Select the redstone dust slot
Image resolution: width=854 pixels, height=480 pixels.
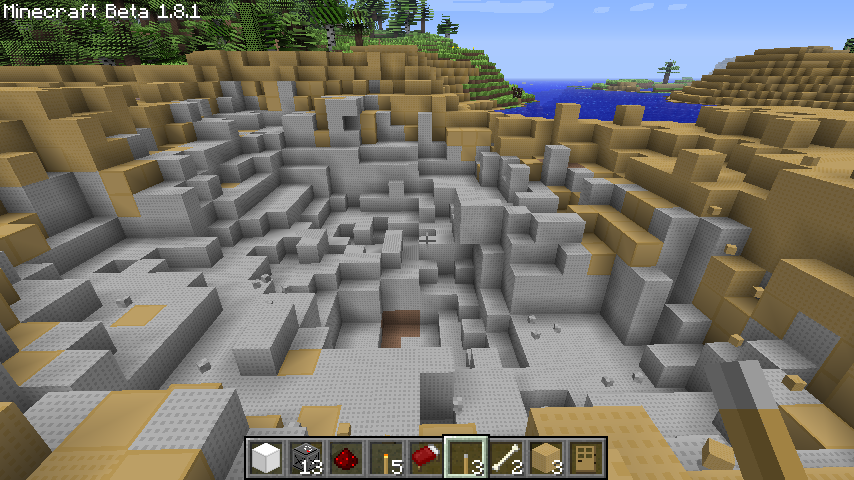[346, 459]
